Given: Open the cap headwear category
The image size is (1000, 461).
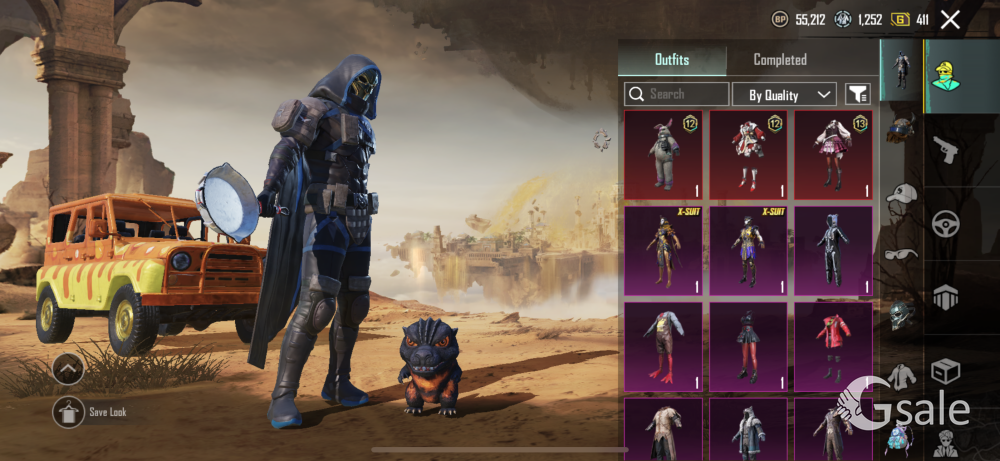Looking at the screenshot, I should point(902,194).
